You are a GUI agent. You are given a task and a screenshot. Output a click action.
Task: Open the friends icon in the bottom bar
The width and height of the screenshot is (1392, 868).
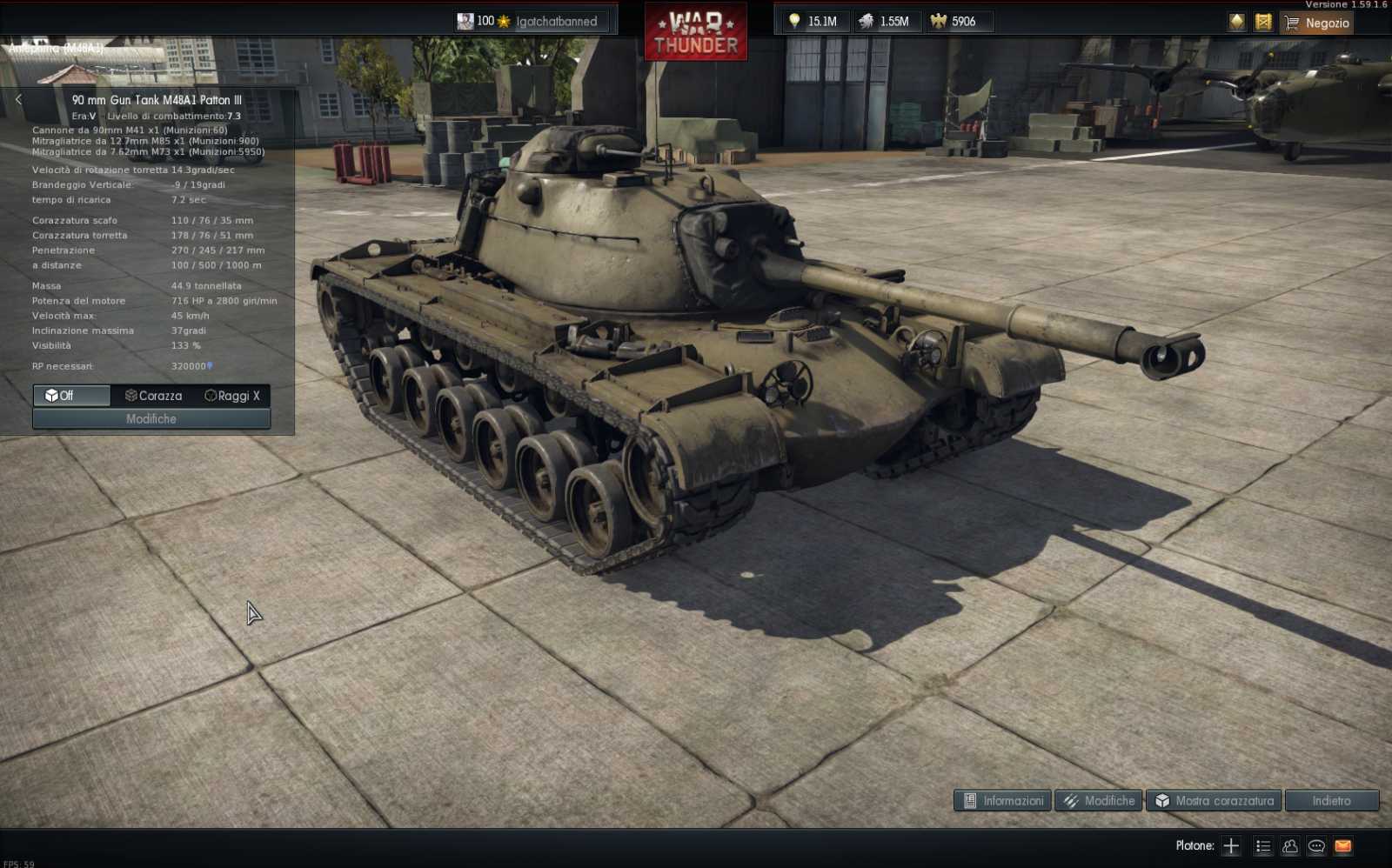[x=1288, y=845]
